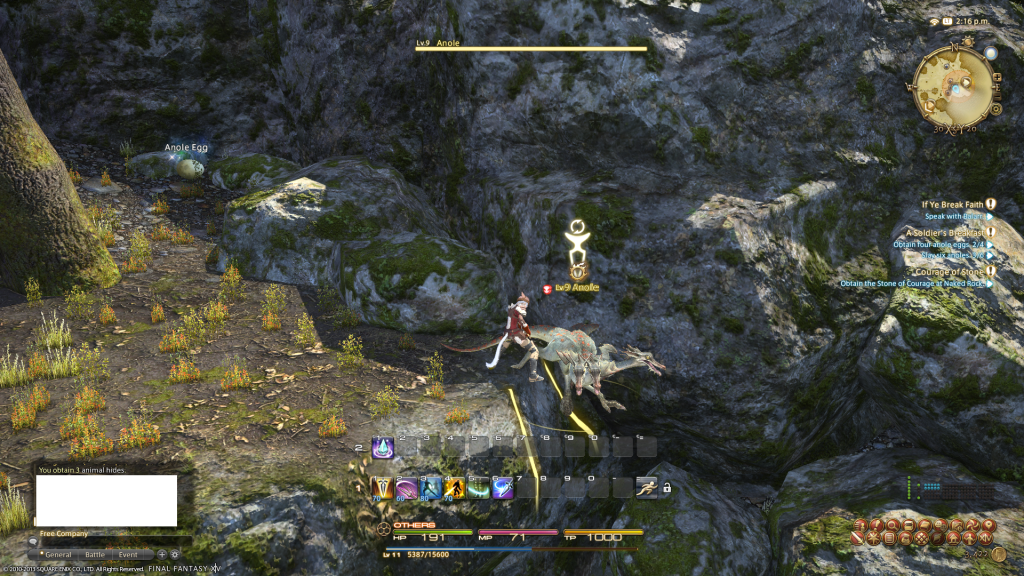Open the chat channel speech bubble selector
This screenshot has height=576, width=1024.
pyautogui.click(x=33, y=542)
